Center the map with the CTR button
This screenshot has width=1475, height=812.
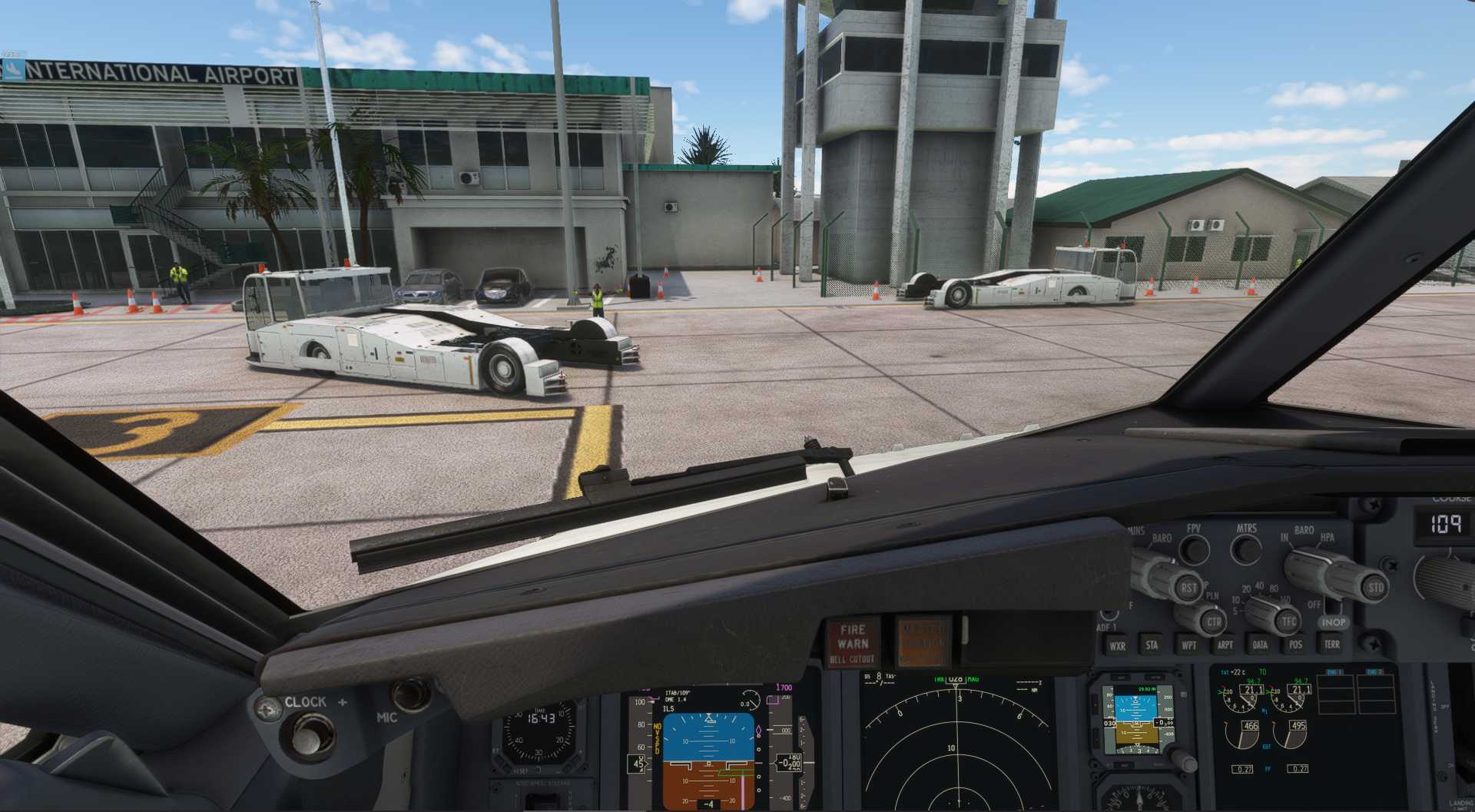(1213, 621)
